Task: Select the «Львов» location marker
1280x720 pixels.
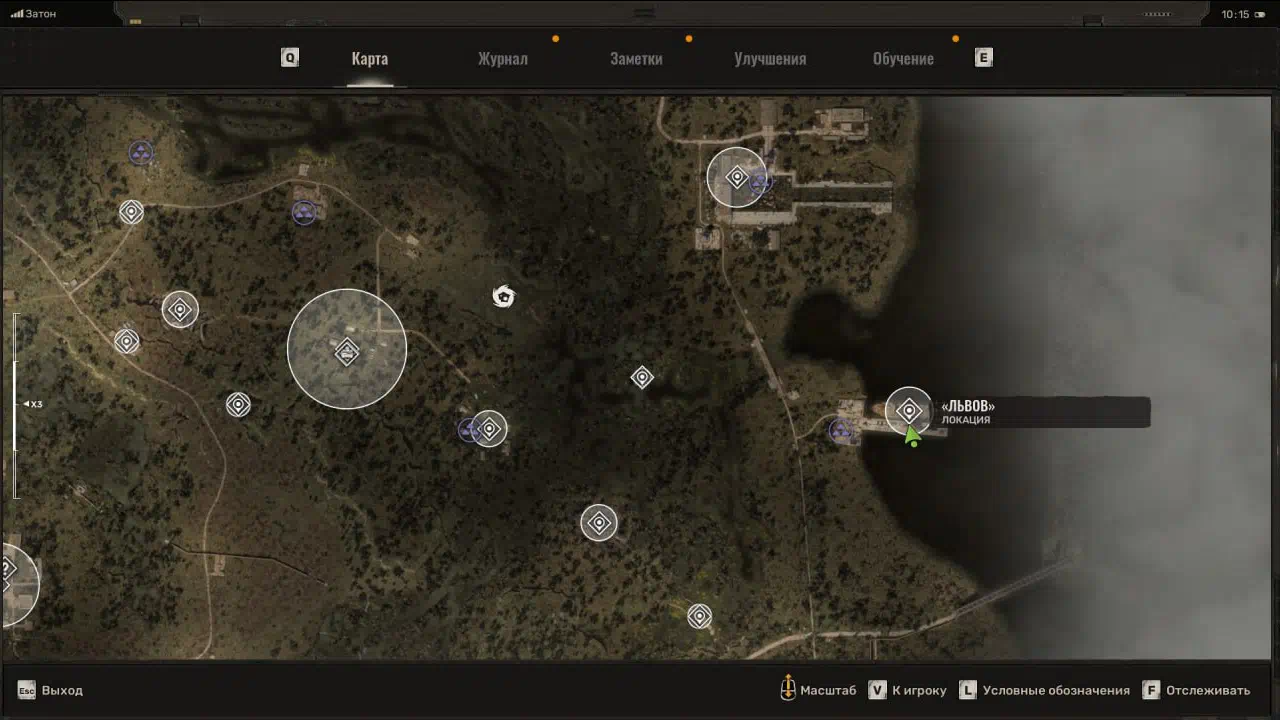Action: coord(909,411)
